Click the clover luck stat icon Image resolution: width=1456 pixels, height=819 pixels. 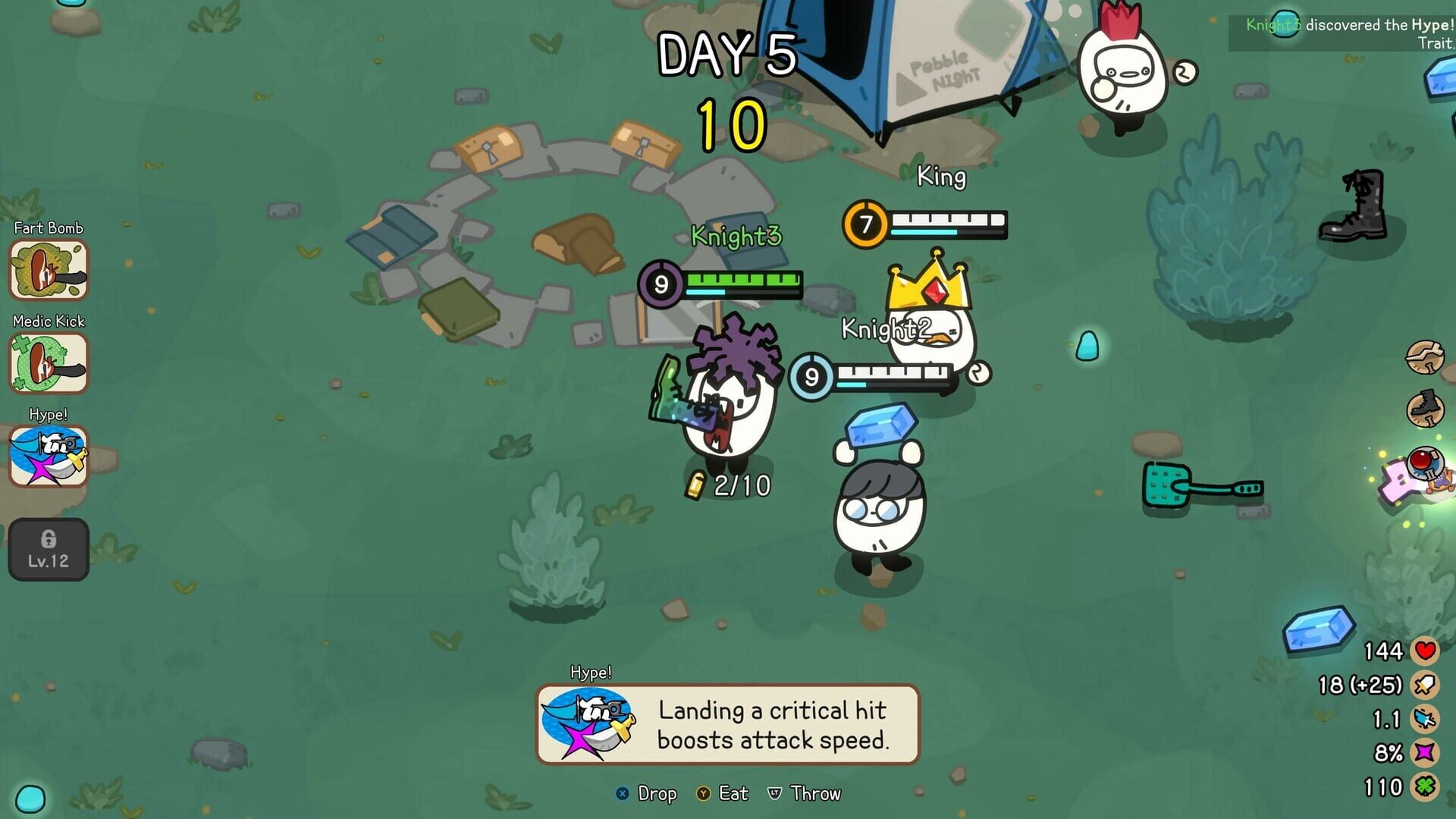click(x=1424, y=786)
